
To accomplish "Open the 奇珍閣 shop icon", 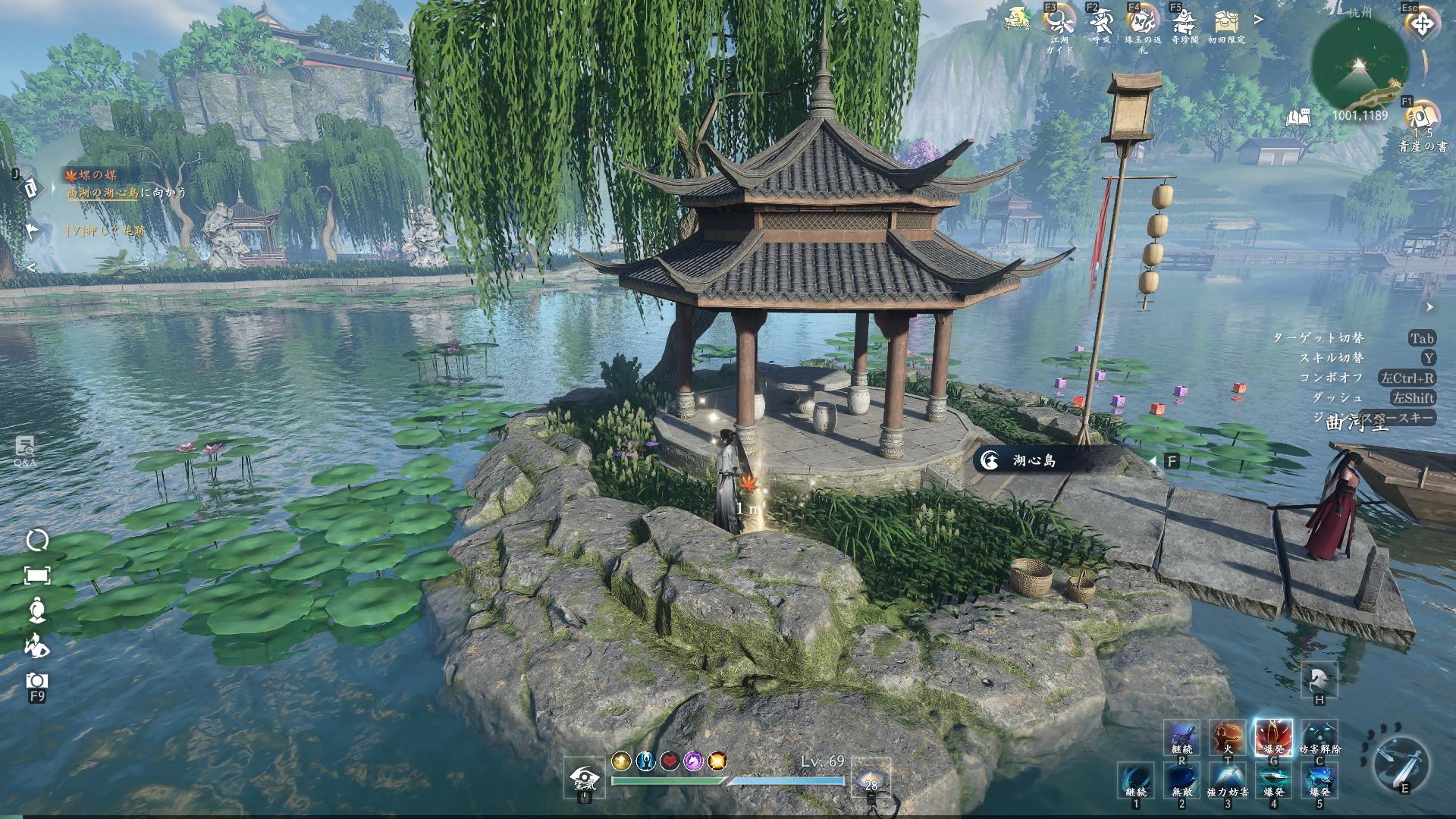I will 1184,20.
